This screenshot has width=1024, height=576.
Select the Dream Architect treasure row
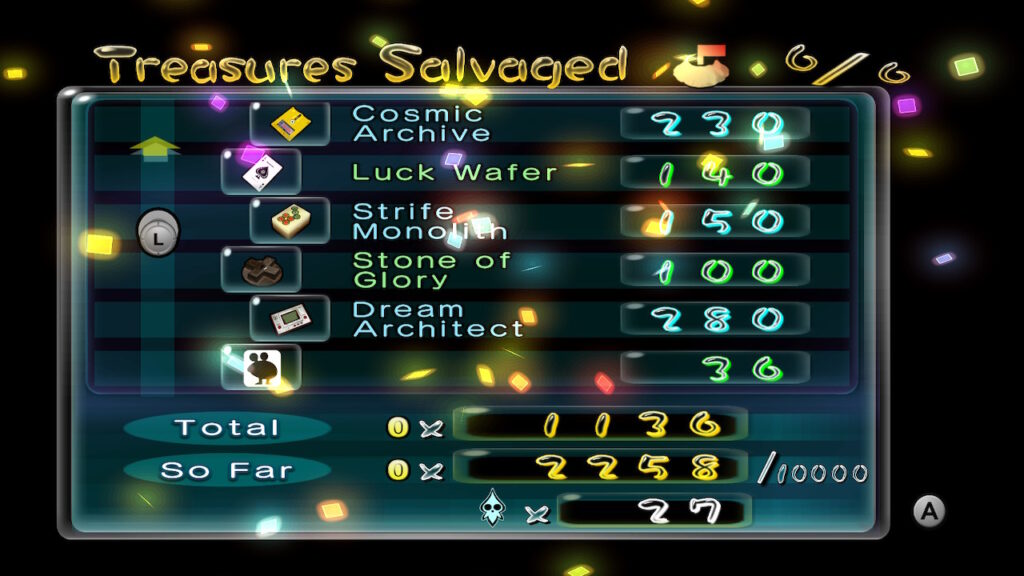[x=438, y=319]
